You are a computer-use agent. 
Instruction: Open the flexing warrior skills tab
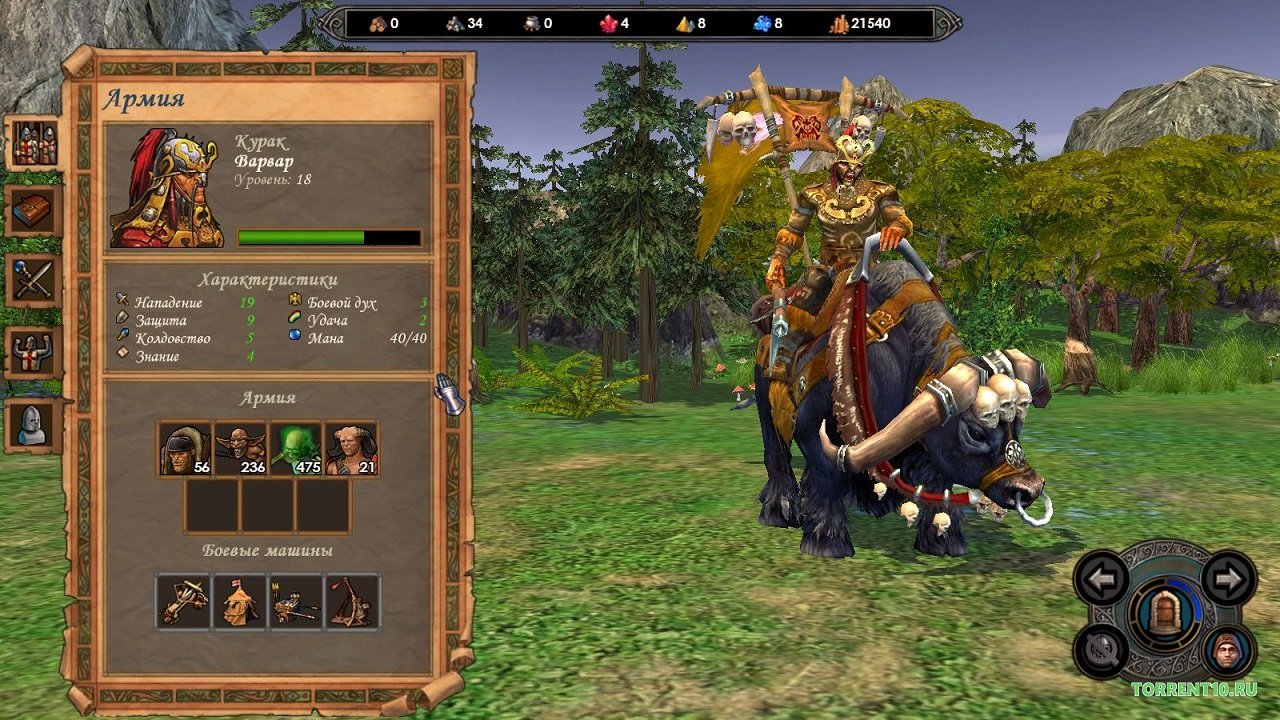(x=35, y=352)
